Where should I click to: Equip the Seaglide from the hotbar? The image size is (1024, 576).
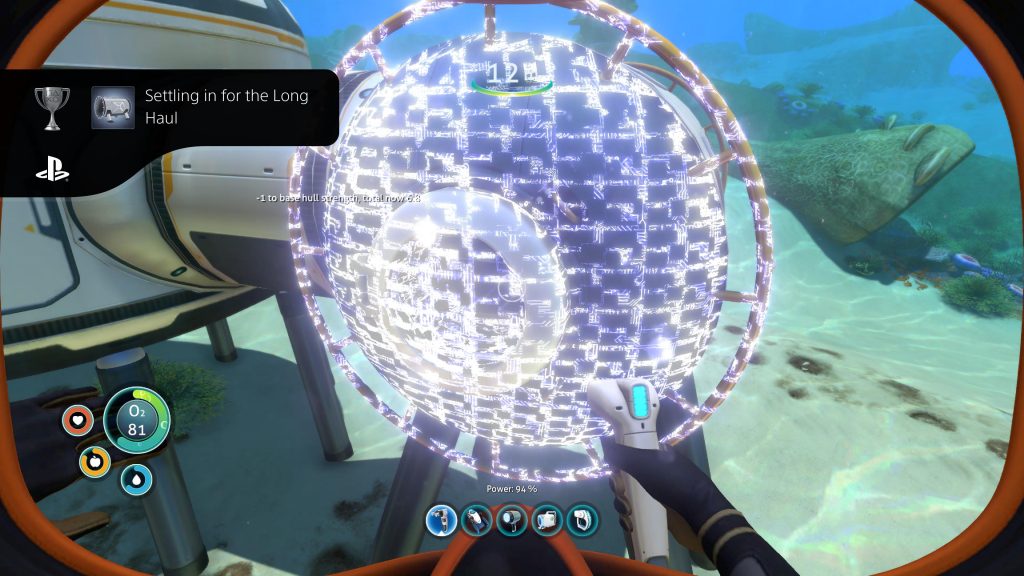[476, 520]
